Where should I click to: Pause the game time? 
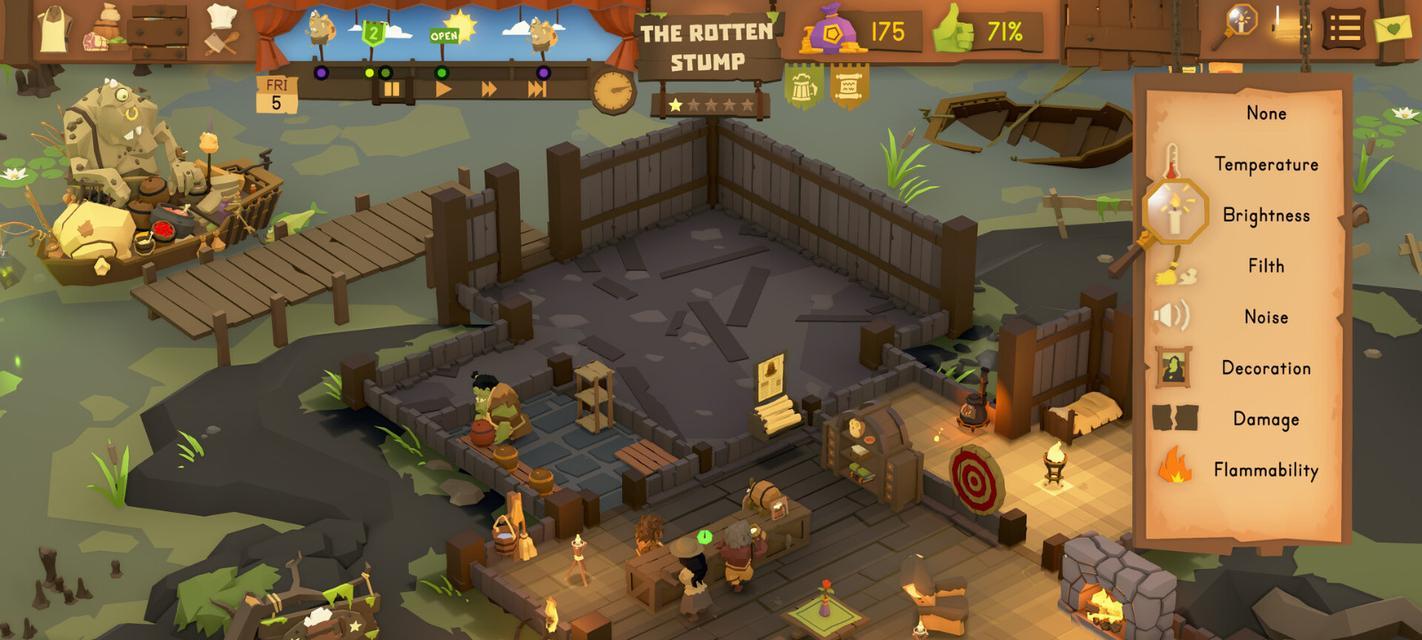pos(392,89)
